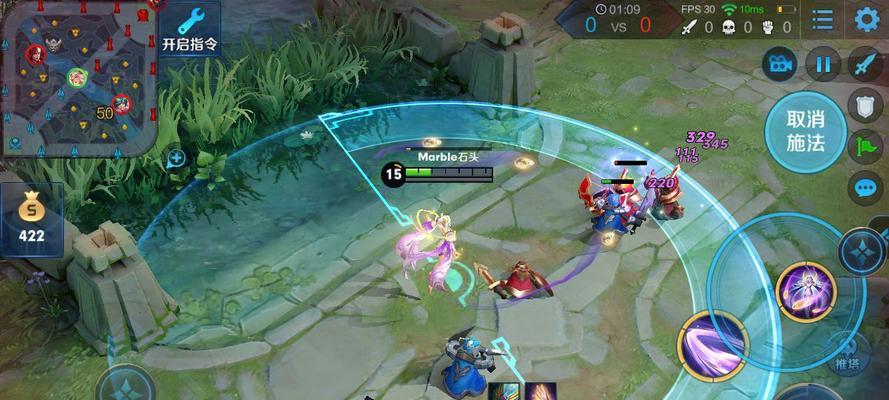
Task: Tap the 开启指令 wrench button
Action: coord(188,32)
